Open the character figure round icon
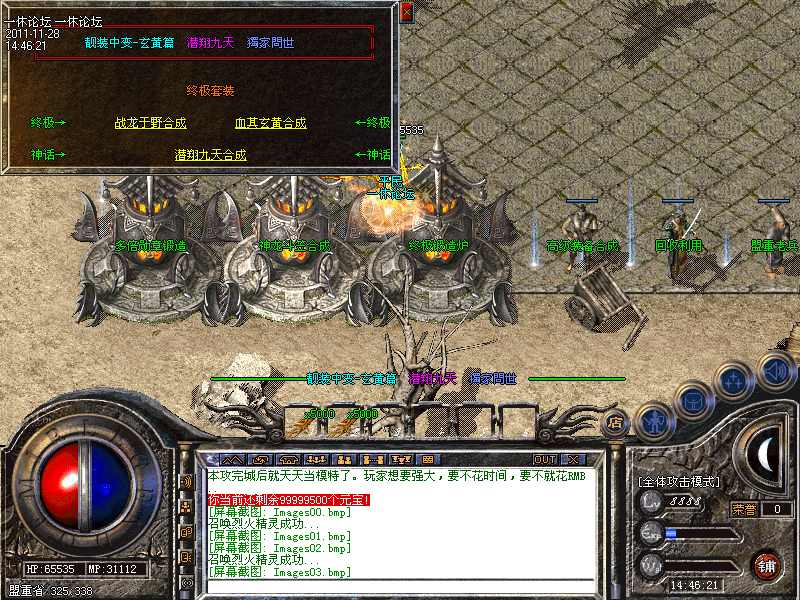The image size is (800, 600). tap(653, 421)
